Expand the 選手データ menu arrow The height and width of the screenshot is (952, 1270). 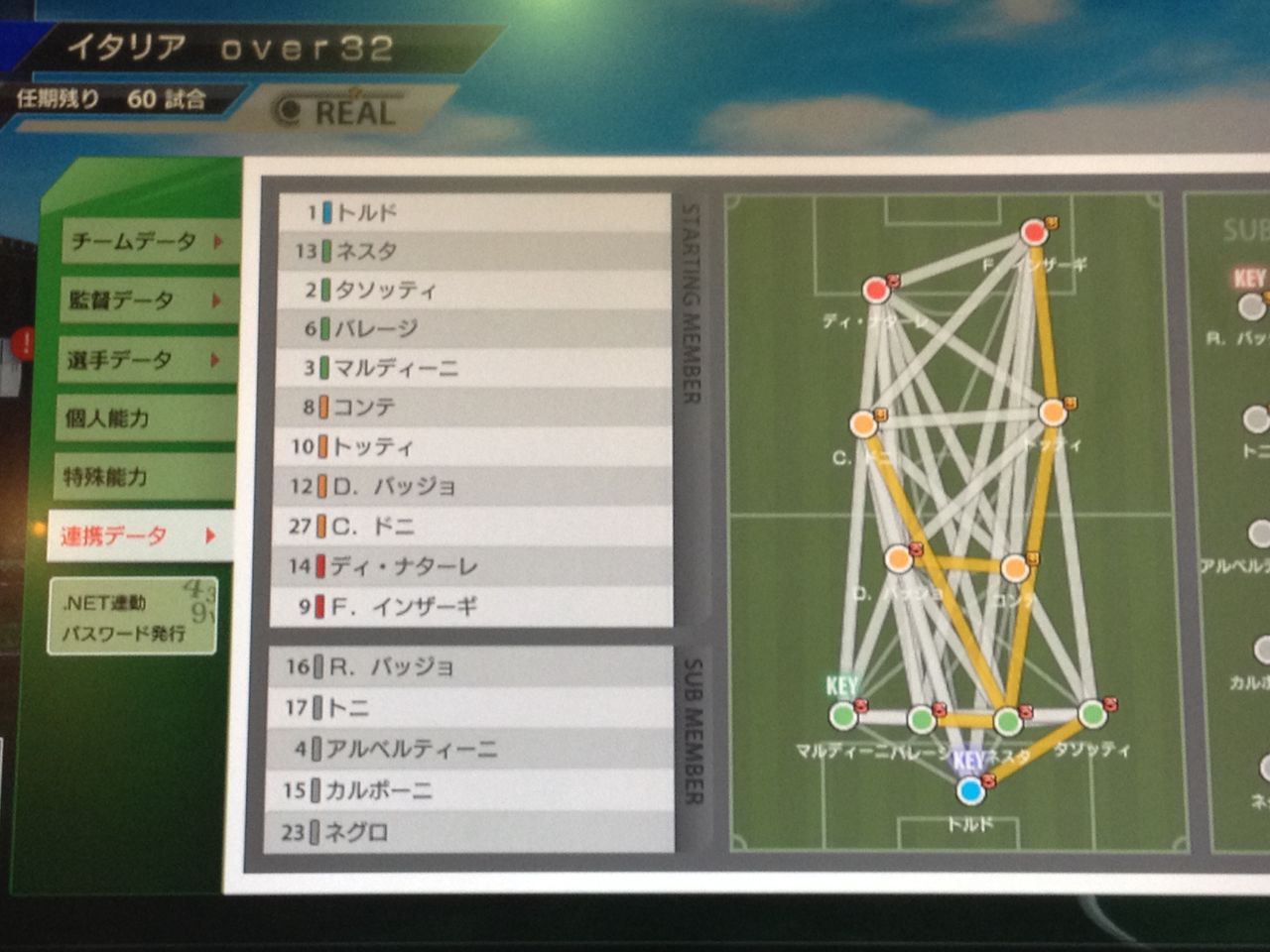[x=217, y=359]
